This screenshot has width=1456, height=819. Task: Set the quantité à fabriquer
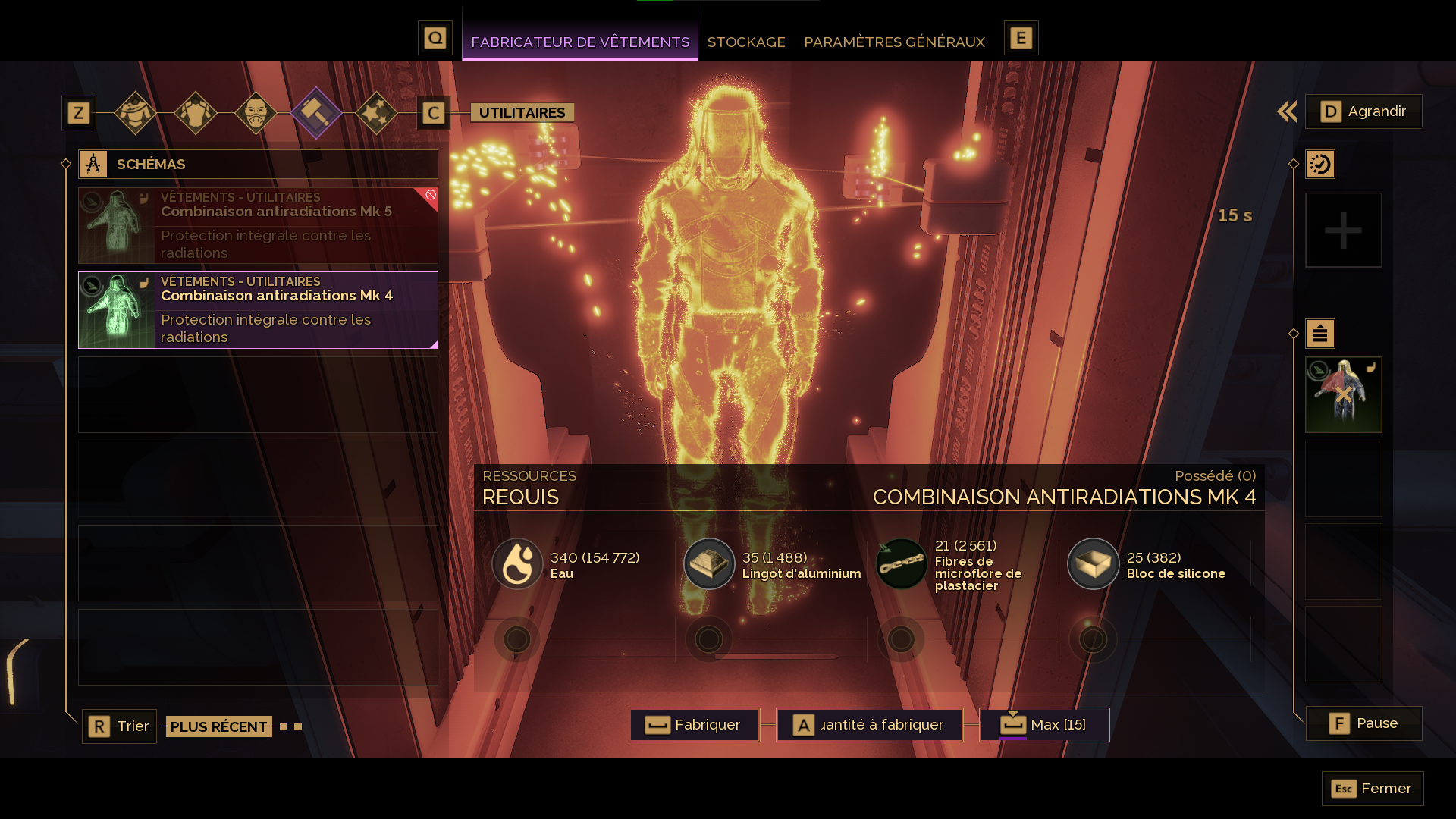pos(869,725)
